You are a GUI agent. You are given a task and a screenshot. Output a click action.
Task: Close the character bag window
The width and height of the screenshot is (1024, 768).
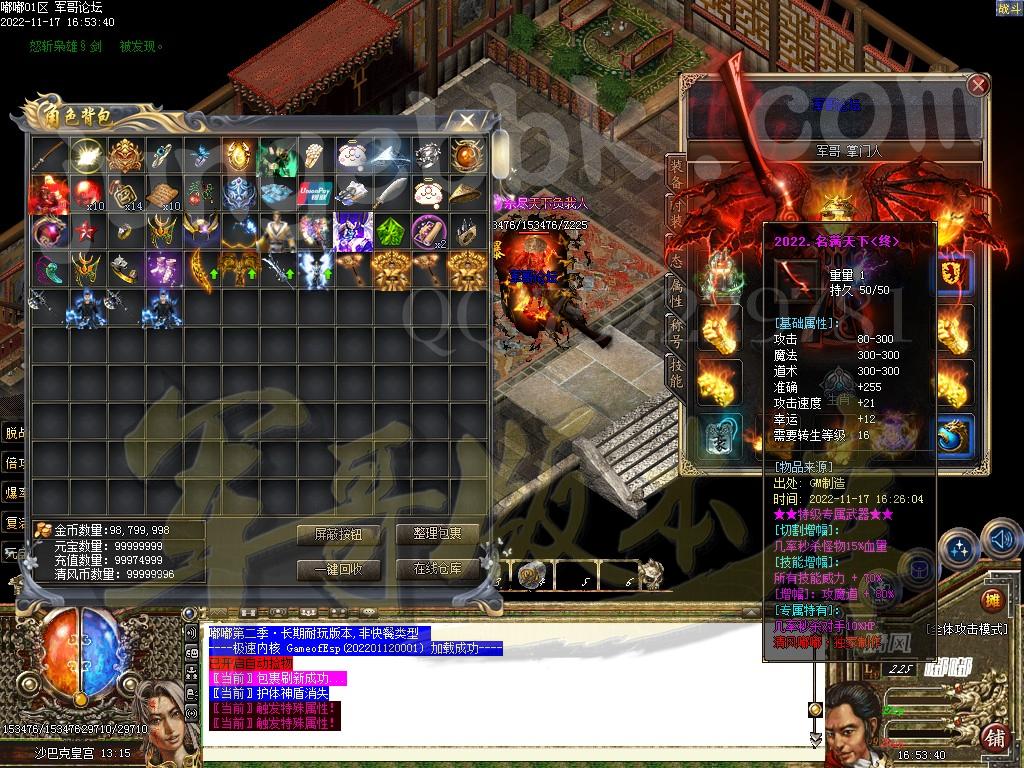[467, 120]
